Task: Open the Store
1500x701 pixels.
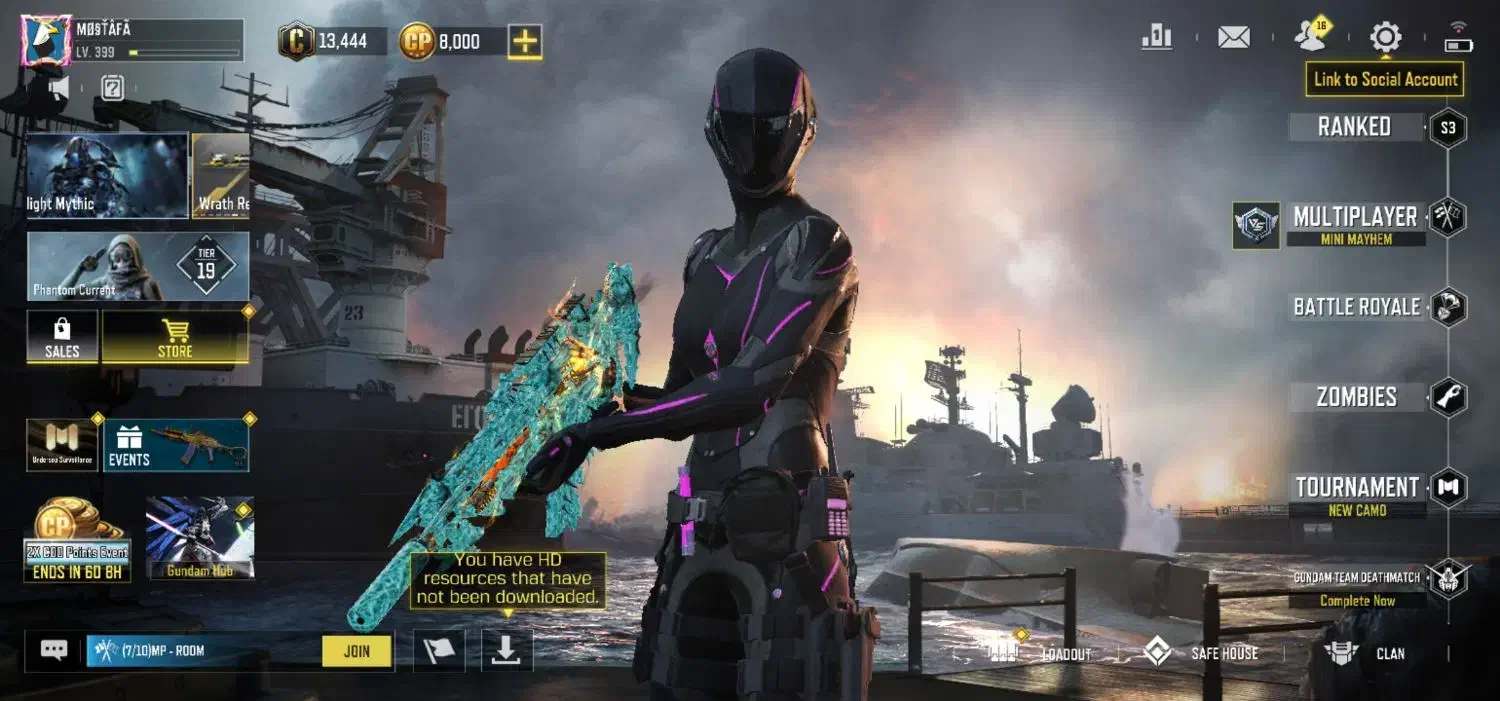Action: (175, 337)
